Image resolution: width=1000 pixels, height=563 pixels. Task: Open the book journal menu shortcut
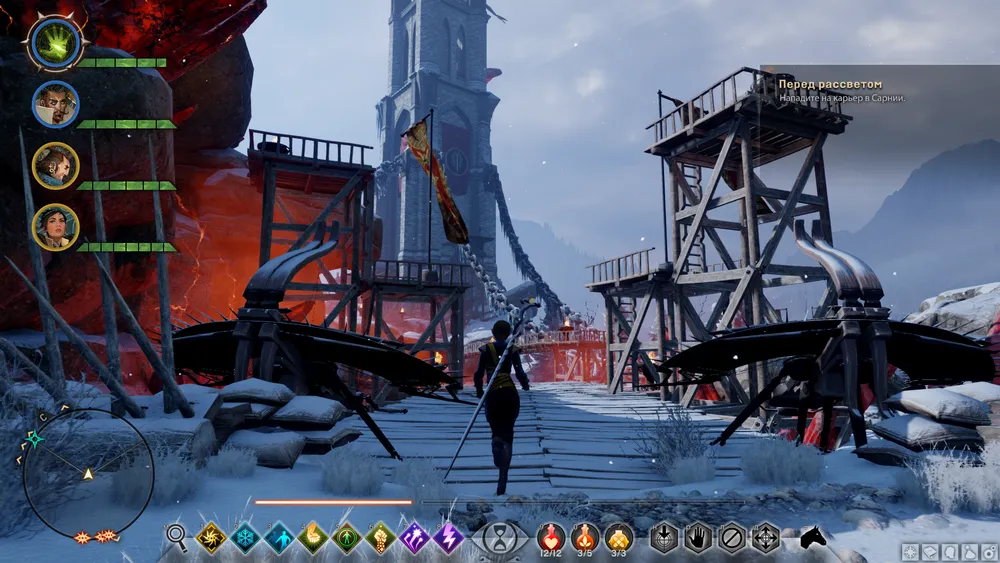(926, 552)
